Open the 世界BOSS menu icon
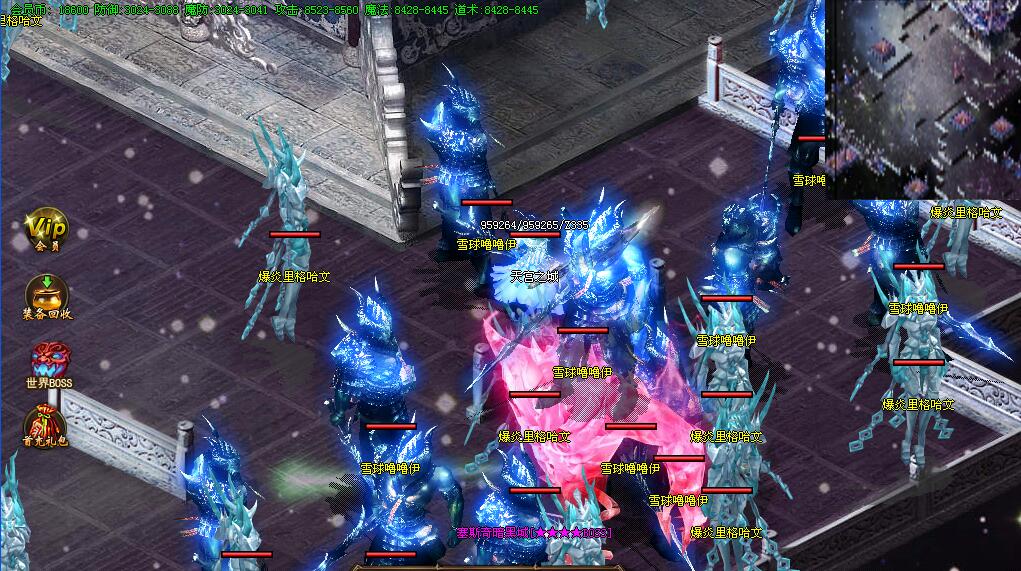 [48, 361]
